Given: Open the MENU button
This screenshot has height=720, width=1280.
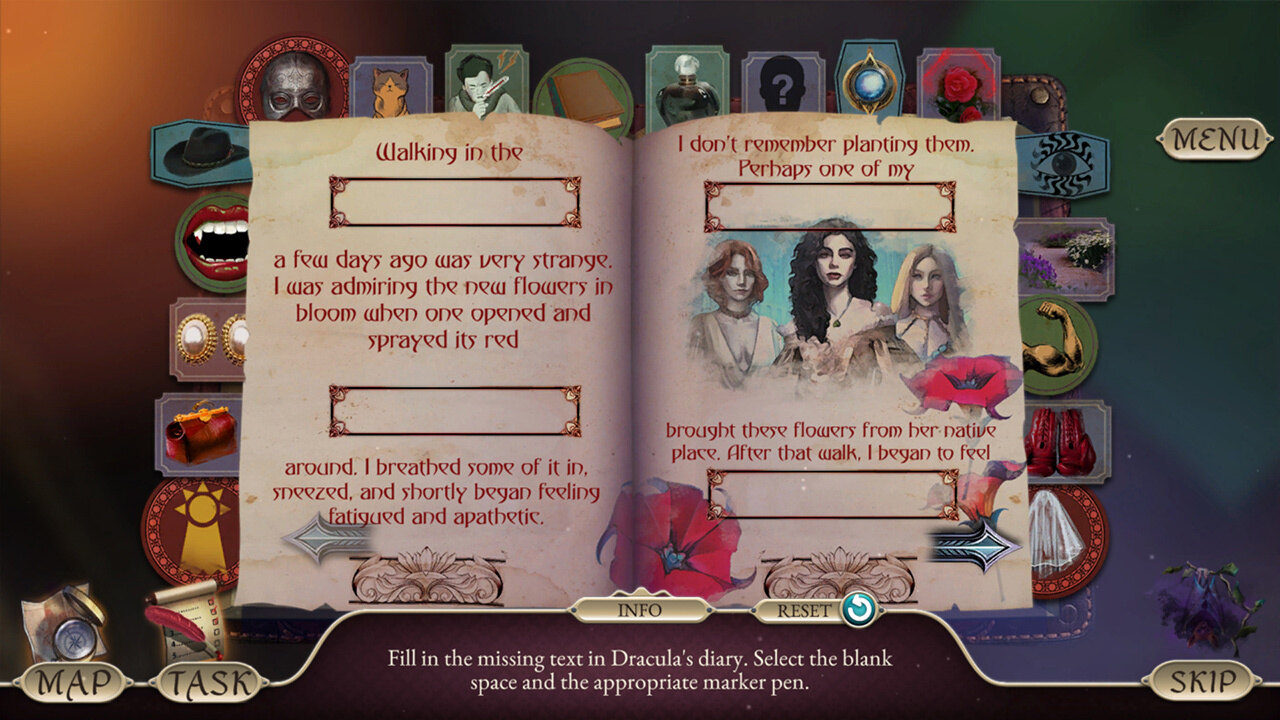Looking at the screenshot, I should [x=1215, y=139].
